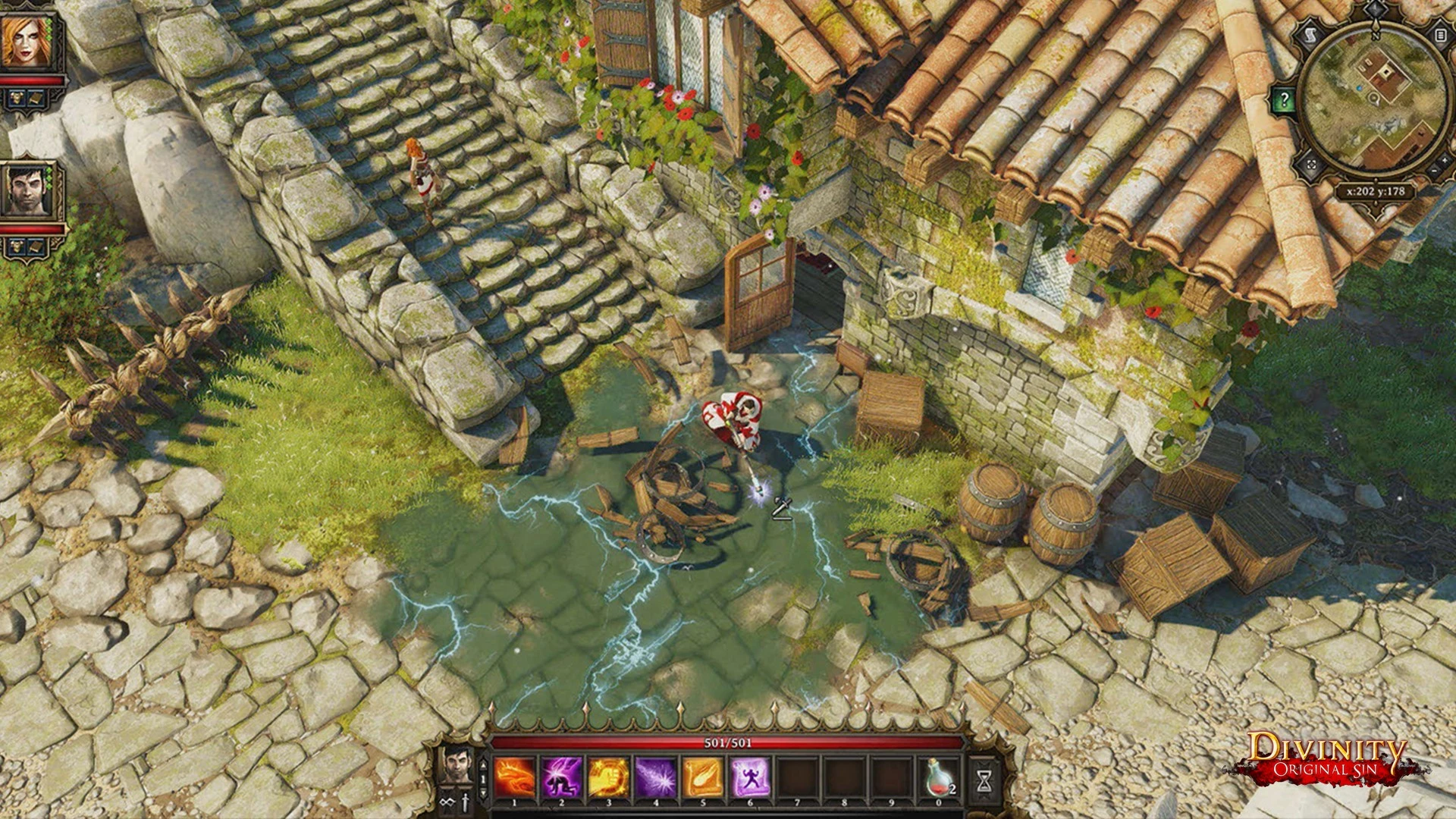Cast the purple lightning spark skill
This screenshot has width=1456, height=819.
(x=655, y=779)
